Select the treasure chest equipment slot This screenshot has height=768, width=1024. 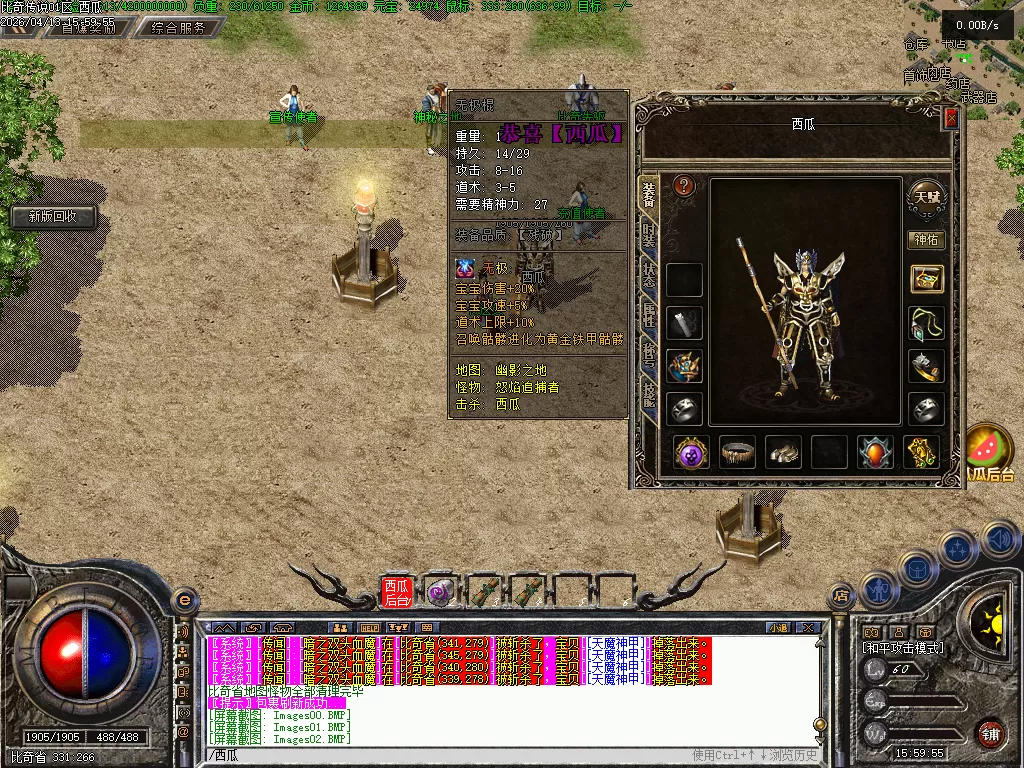(x=927, y=279)
